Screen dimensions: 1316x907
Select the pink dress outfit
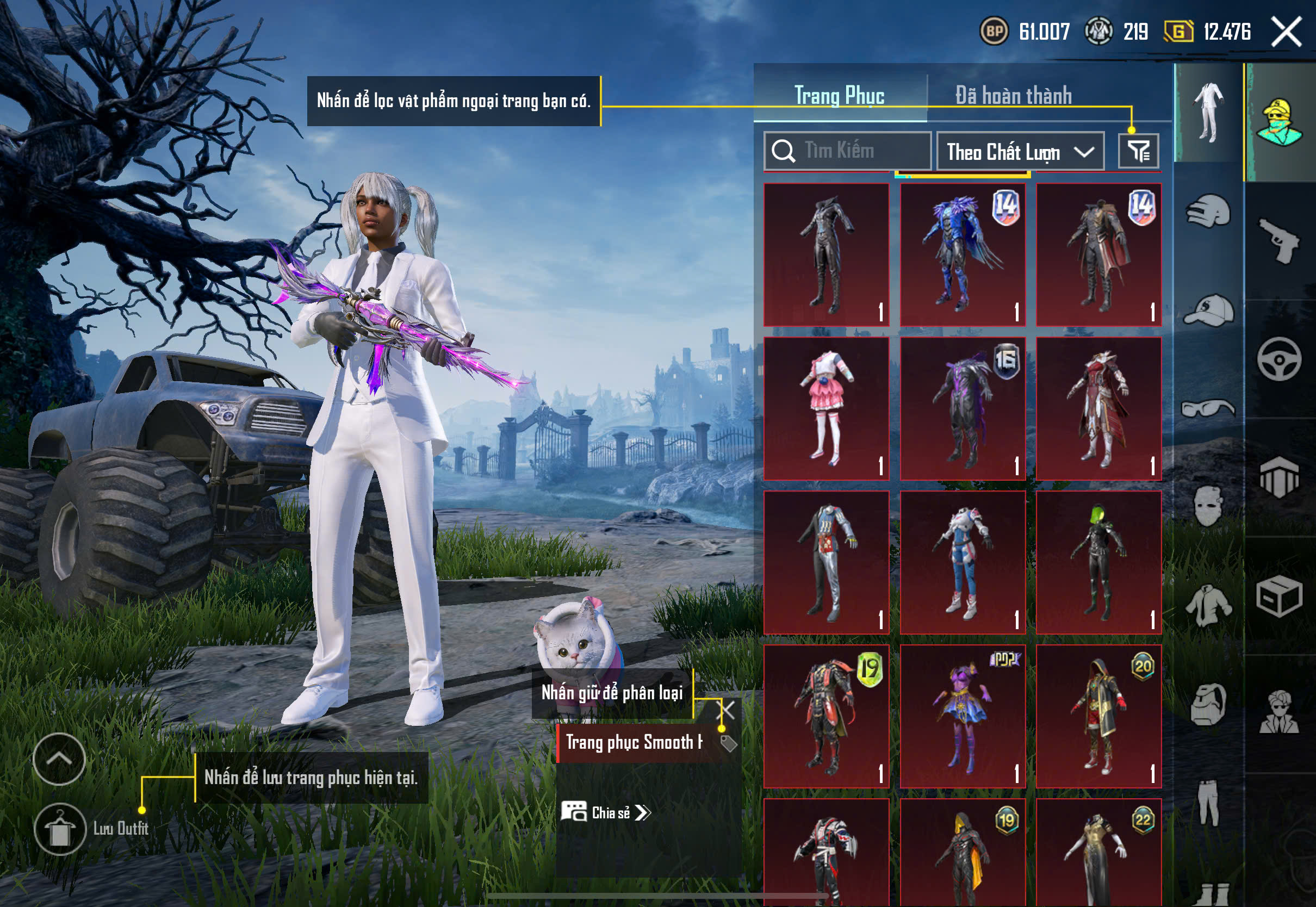[x=826, y=408]
